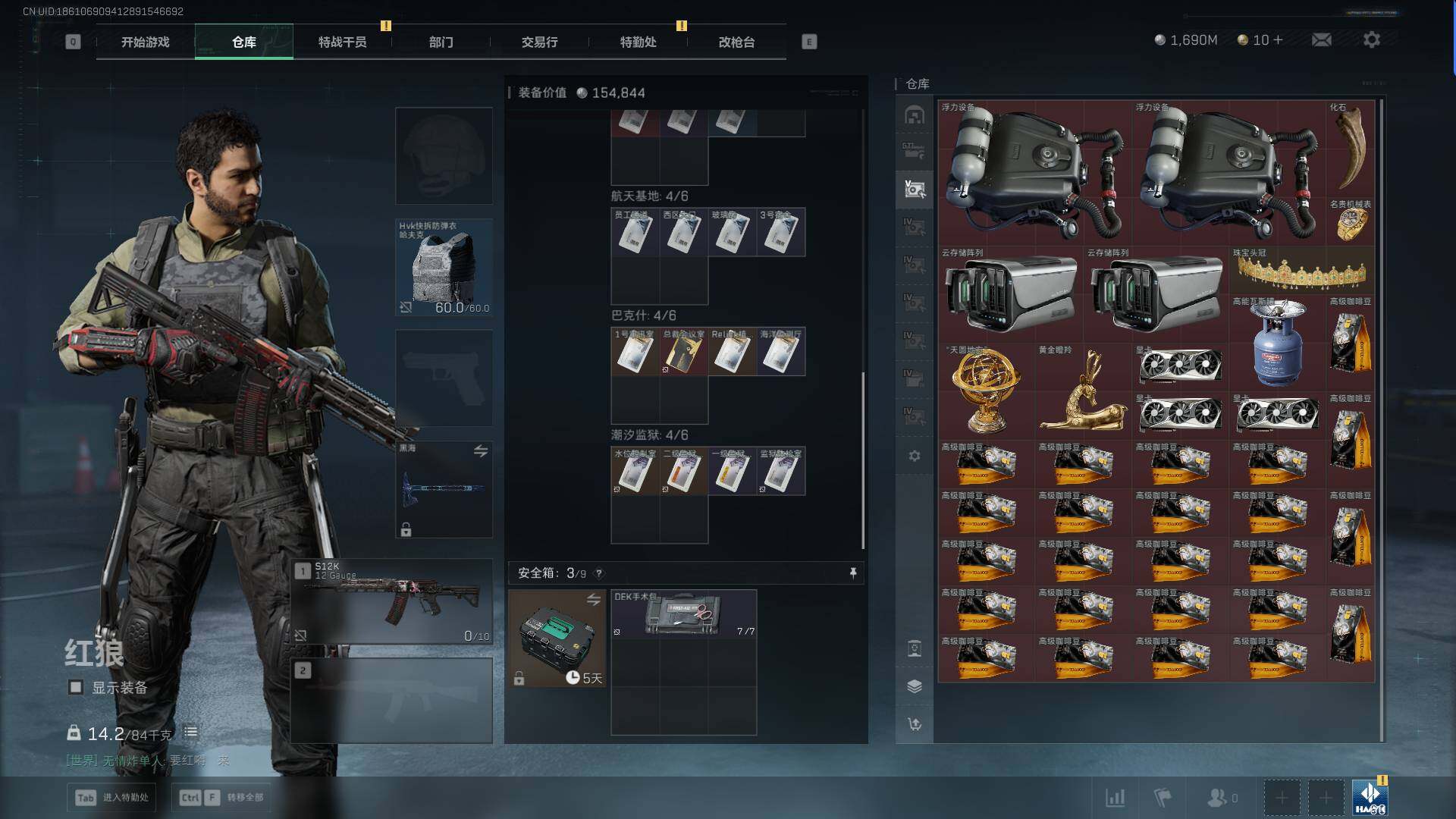This screenshot has width=1456, height=819.
Task: Switch to the 特战干员 tab
Action: click(x=342, y=42)
